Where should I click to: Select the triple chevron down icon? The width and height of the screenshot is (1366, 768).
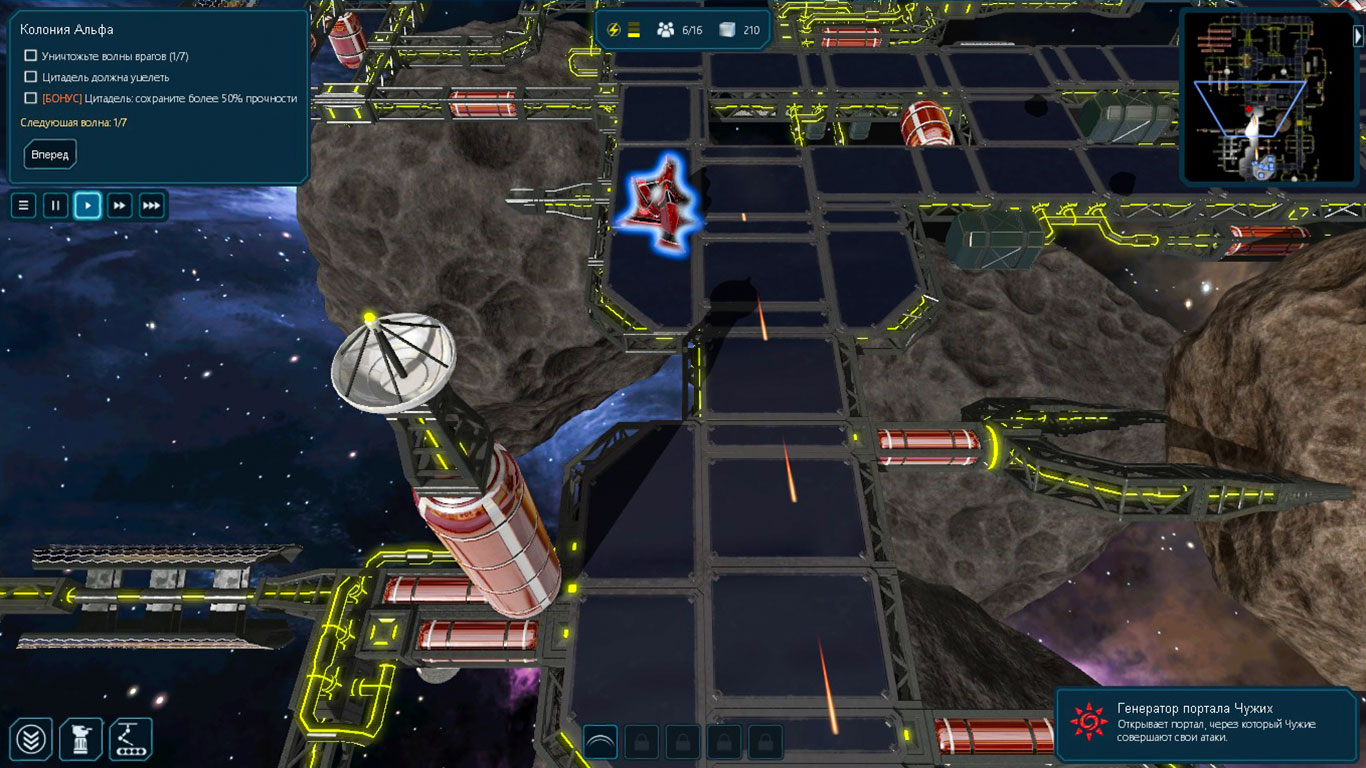tap(32, 740)
